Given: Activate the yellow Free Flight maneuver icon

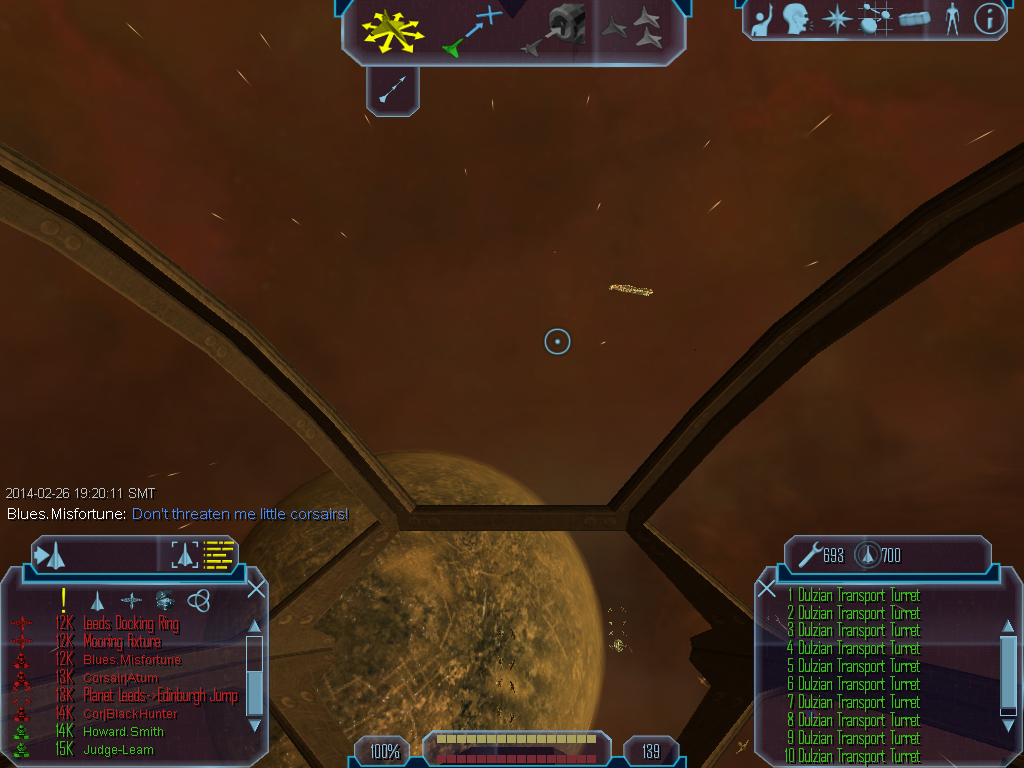Looking at the screenshot, I should (393, 30).
